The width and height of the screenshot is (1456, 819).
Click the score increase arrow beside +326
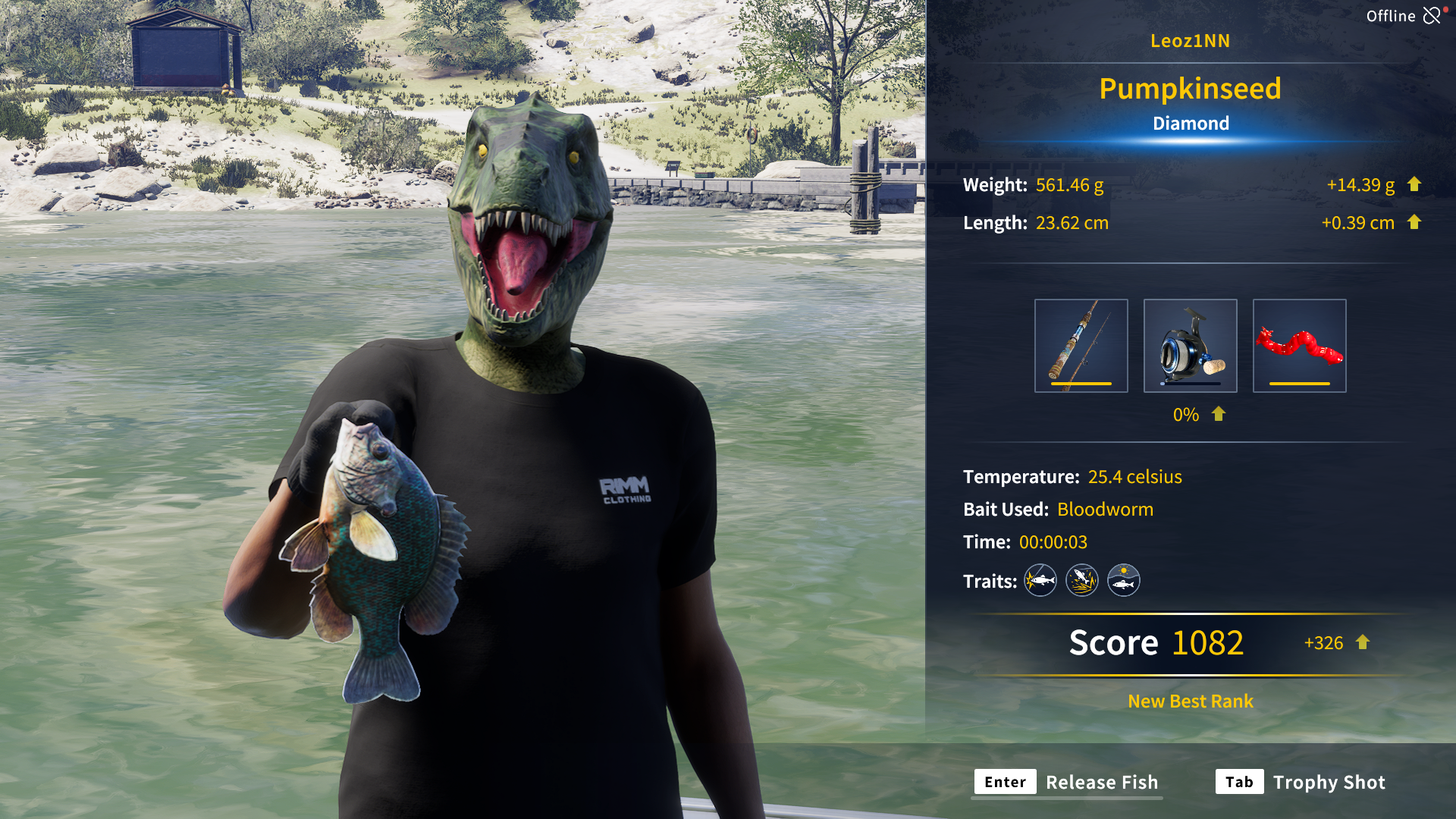(1362, 643)
